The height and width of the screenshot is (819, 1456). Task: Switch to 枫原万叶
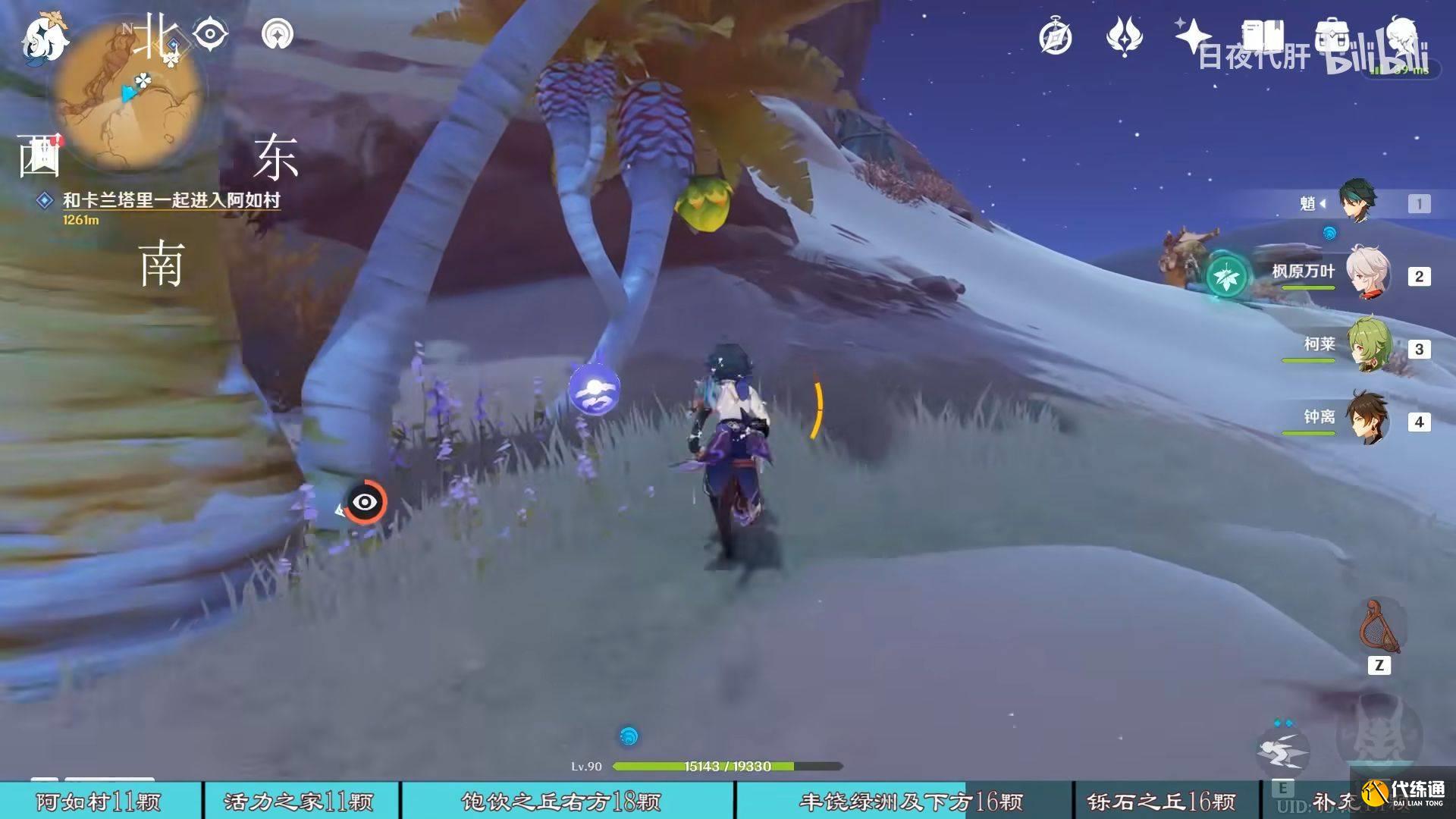pyautogui.click(x=1367, y=273)
